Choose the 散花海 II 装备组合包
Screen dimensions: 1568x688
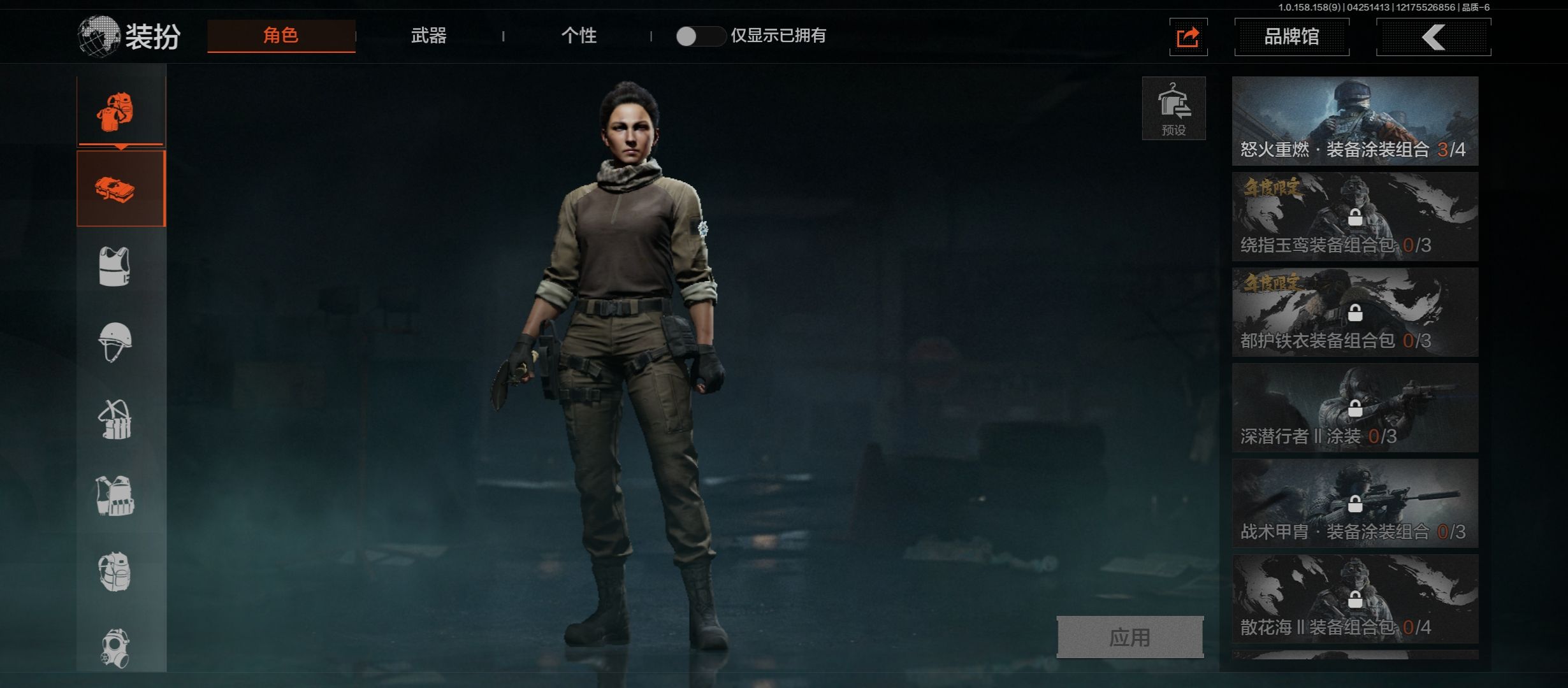tap(1354, 599)
